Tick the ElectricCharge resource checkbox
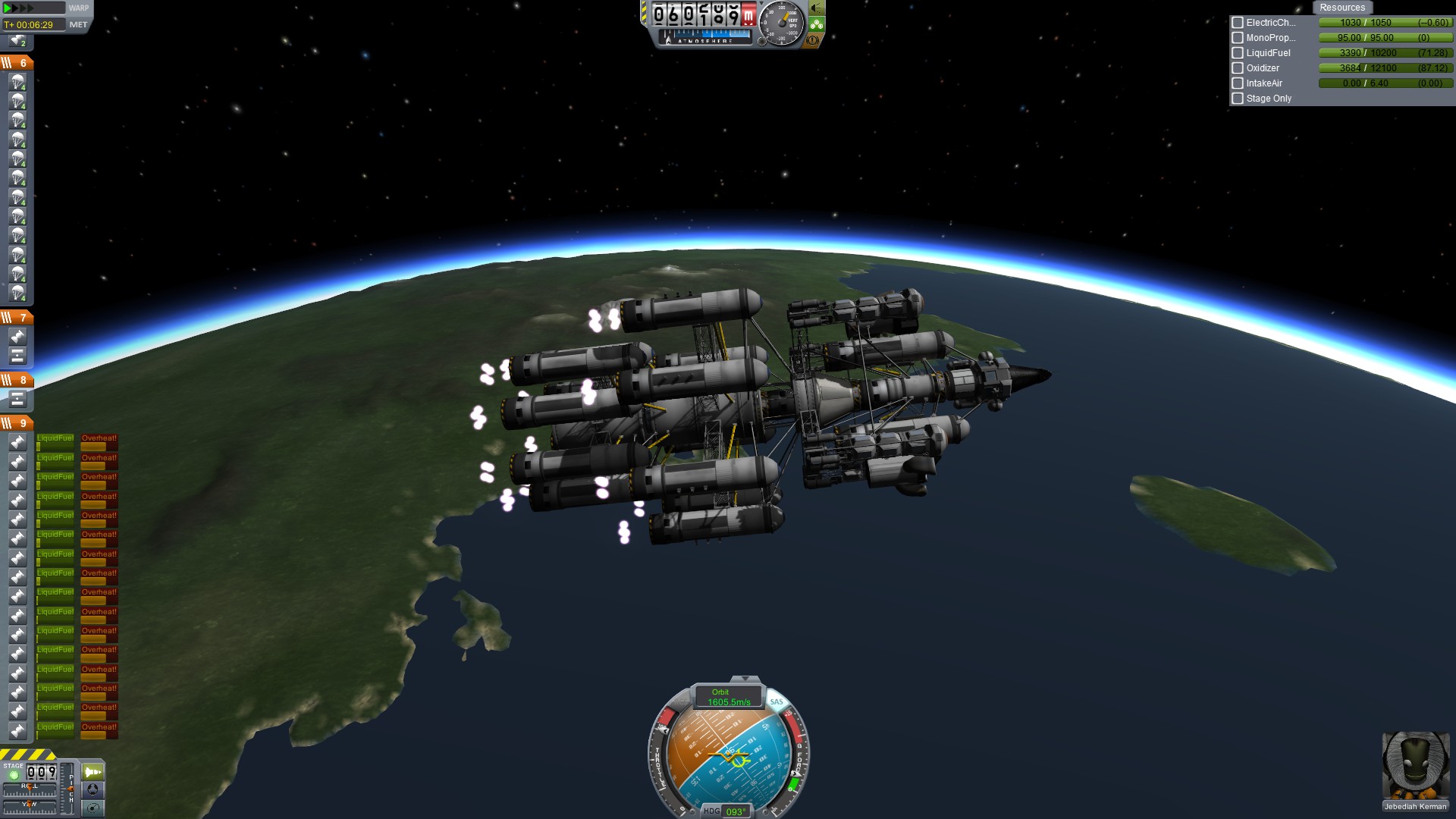 click(1238, 23)
